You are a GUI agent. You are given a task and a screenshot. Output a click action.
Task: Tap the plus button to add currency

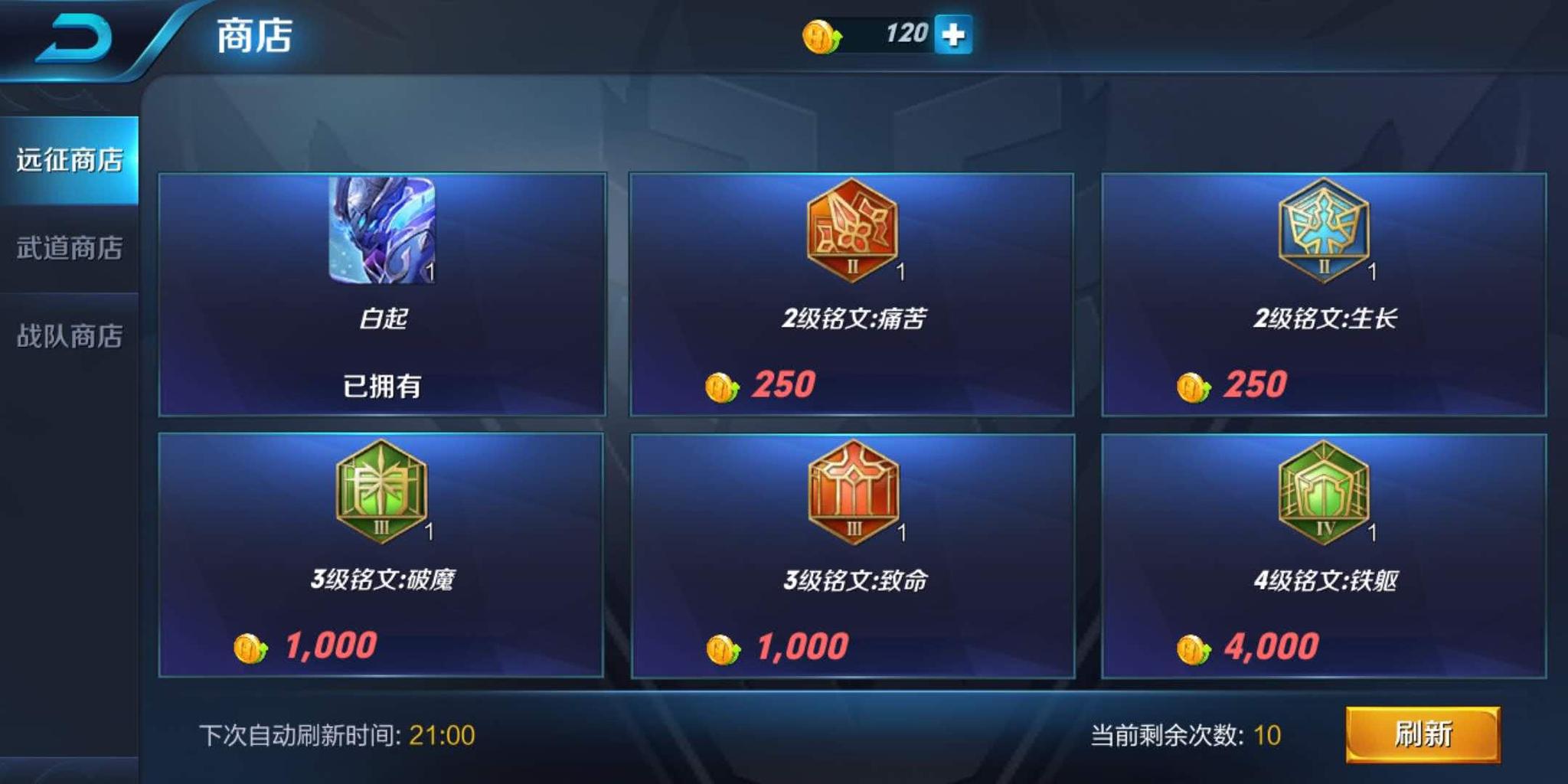(954, 35)
